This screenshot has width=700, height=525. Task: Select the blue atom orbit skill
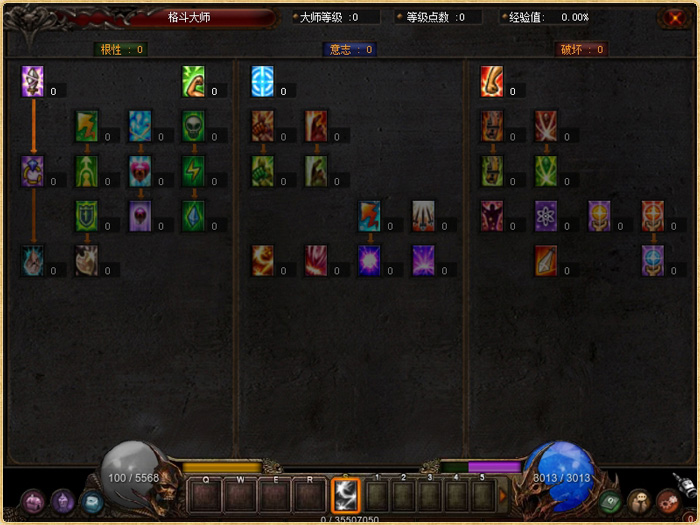546,215
